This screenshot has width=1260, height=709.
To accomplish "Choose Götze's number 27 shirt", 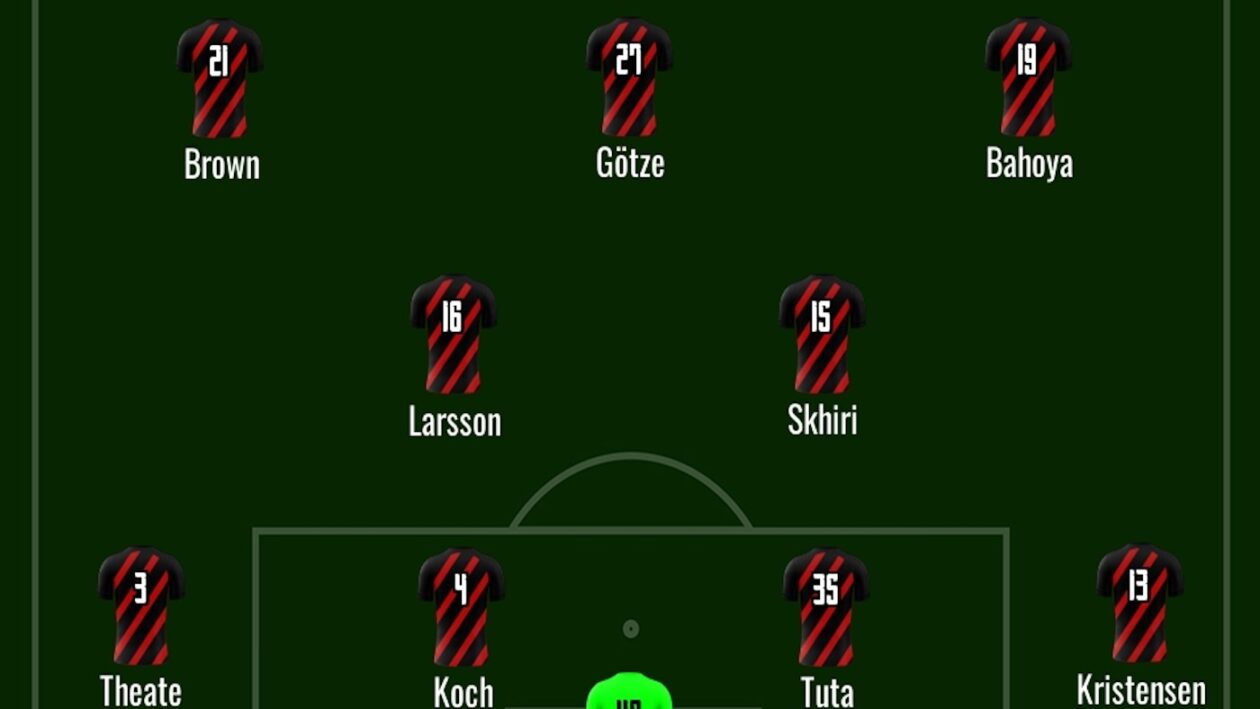I will (x=629, y=77).
